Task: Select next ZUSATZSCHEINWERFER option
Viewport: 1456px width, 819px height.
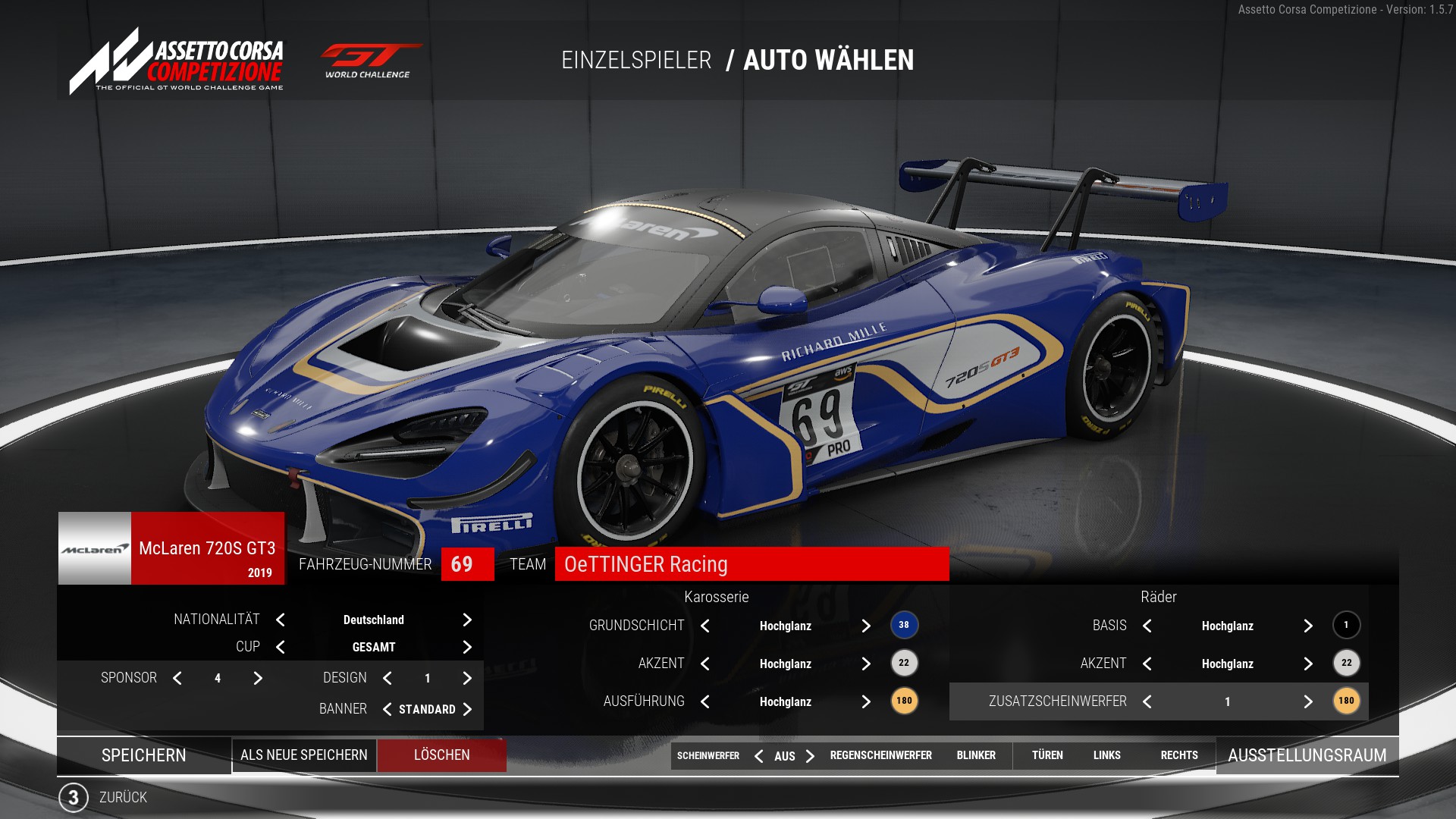Action: click(1308, 701)
